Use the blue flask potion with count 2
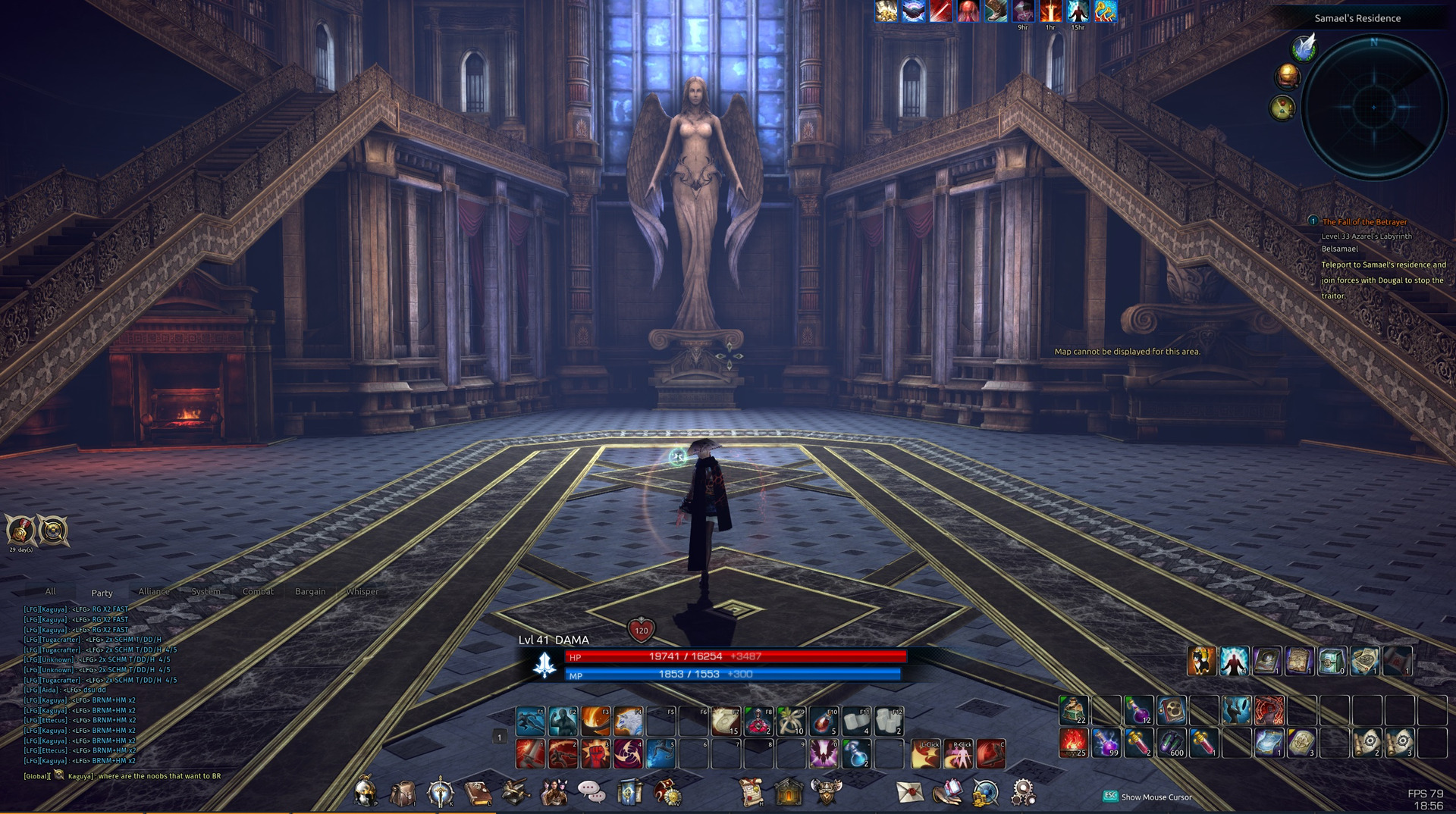Viewport: 1456px width, 814px height. point(856,753)
